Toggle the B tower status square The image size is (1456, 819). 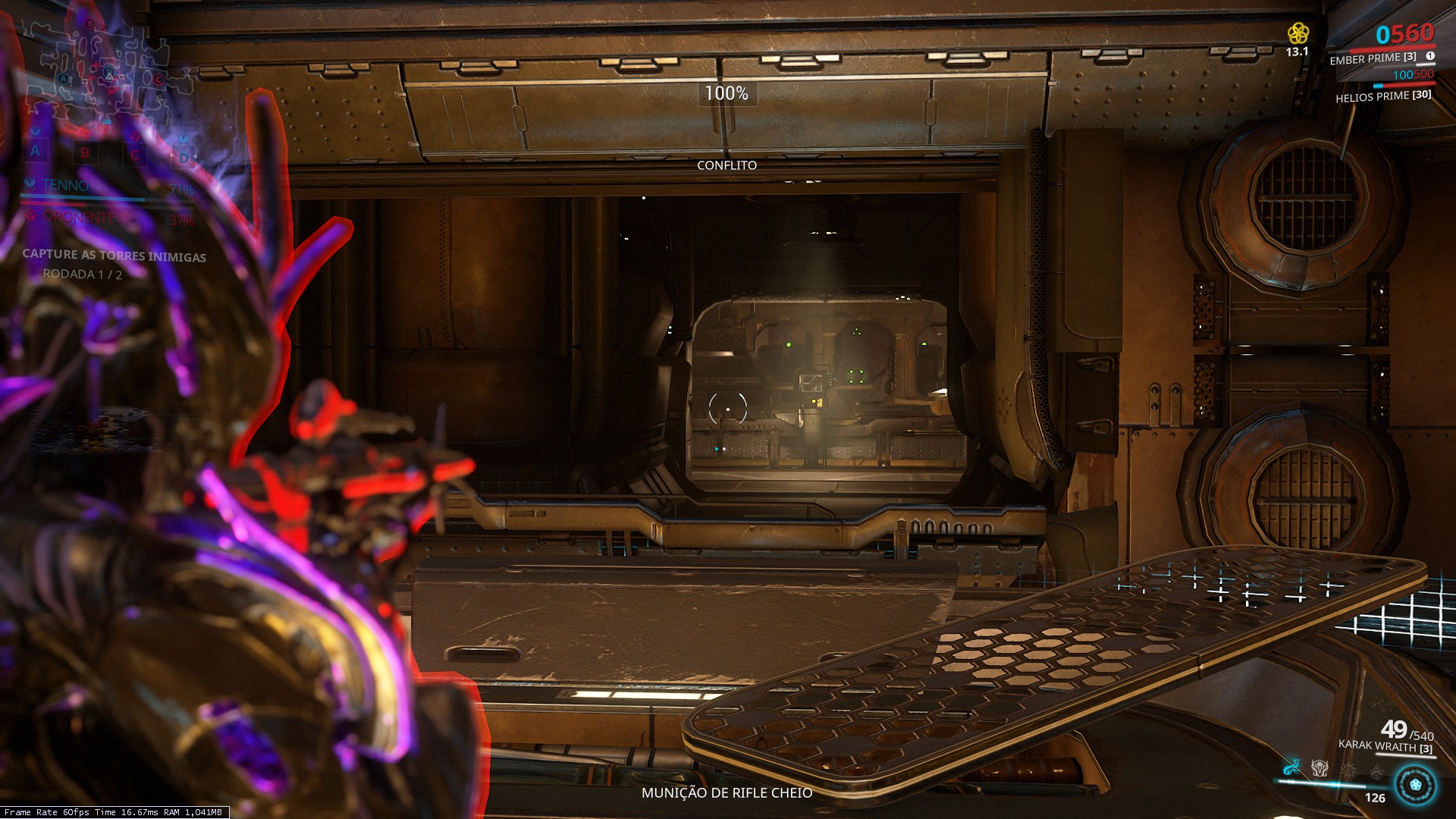click(x=85, y=152)
